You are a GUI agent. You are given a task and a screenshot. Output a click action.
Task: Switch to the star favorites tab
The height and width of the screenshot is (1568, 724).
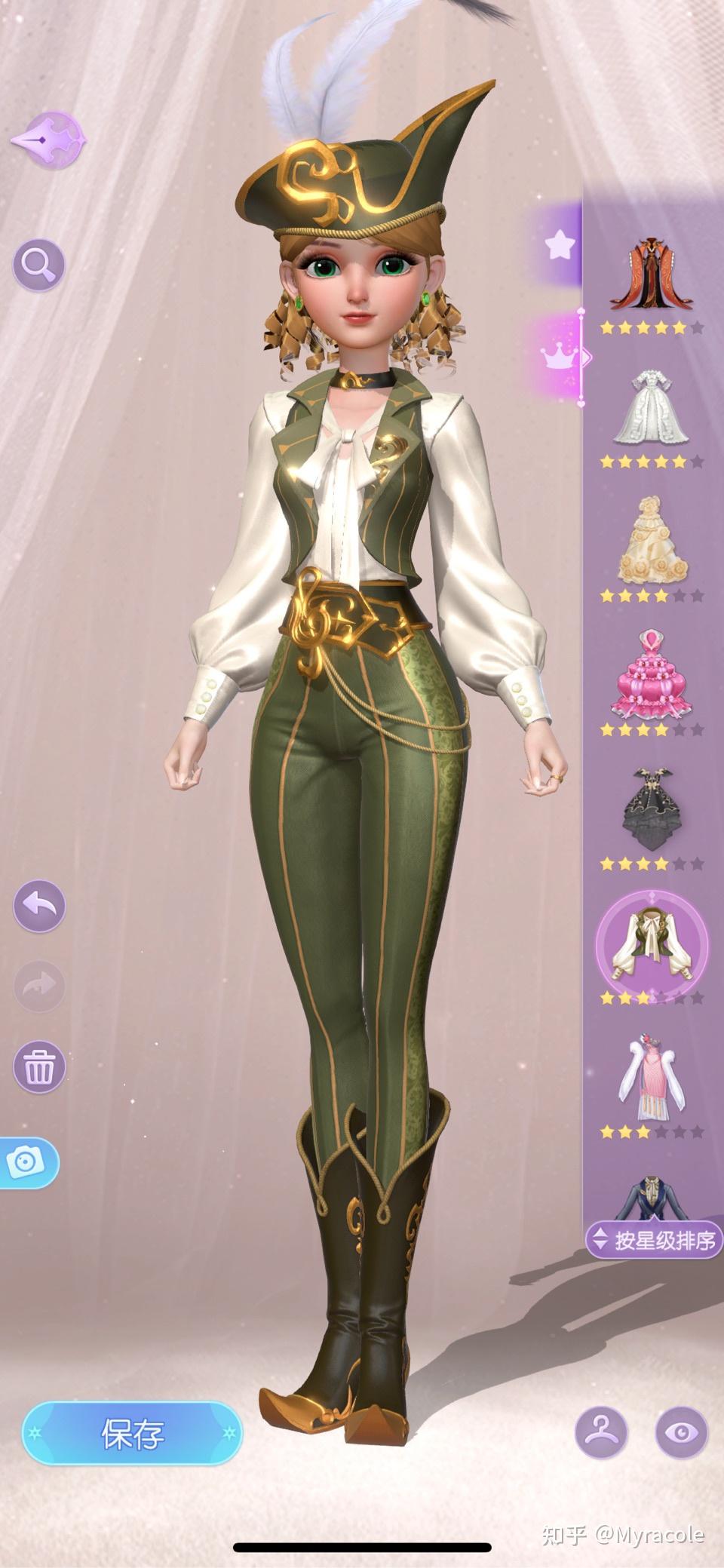click(560, 244)
